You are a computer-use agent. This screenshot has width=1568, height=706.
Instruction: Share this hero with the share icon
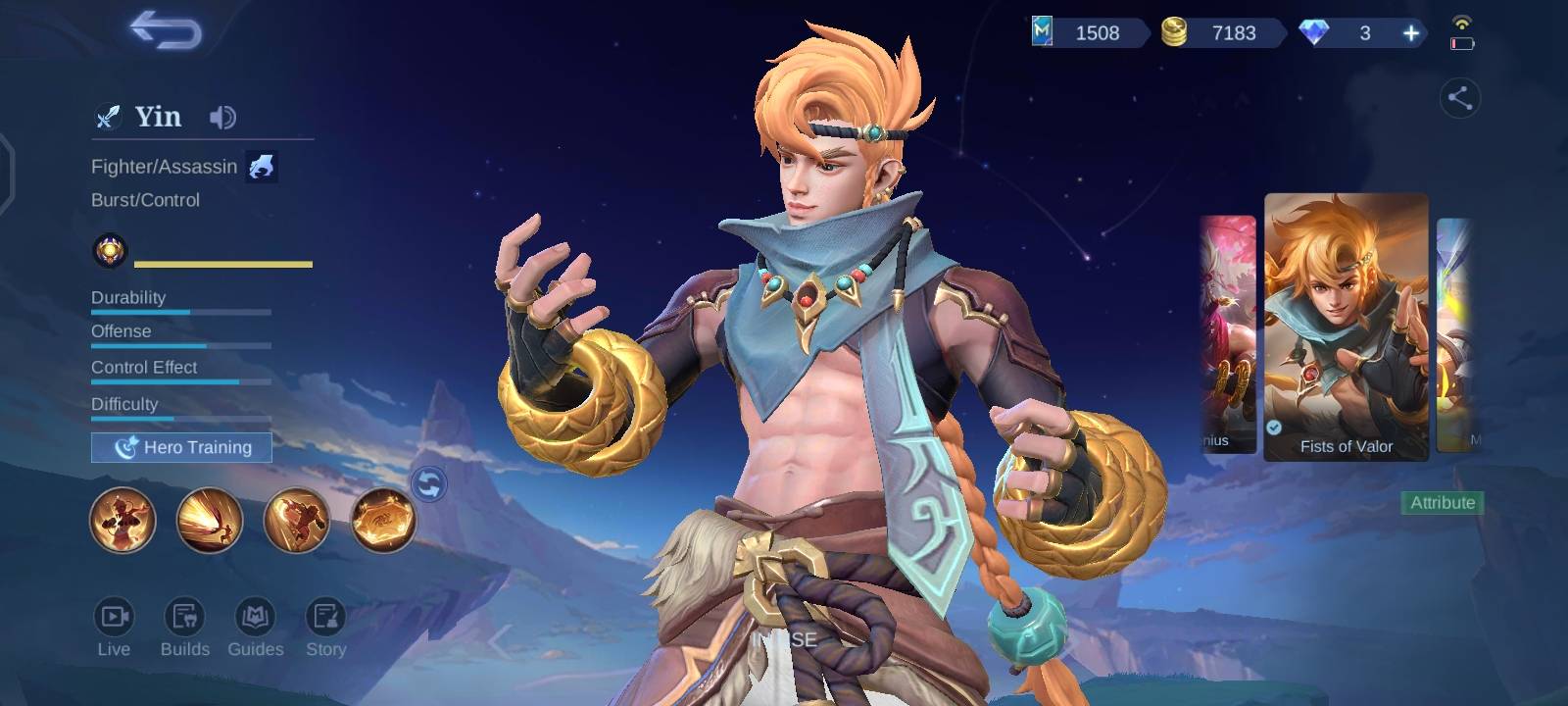pyautogui.click(x=1459, y=98)
